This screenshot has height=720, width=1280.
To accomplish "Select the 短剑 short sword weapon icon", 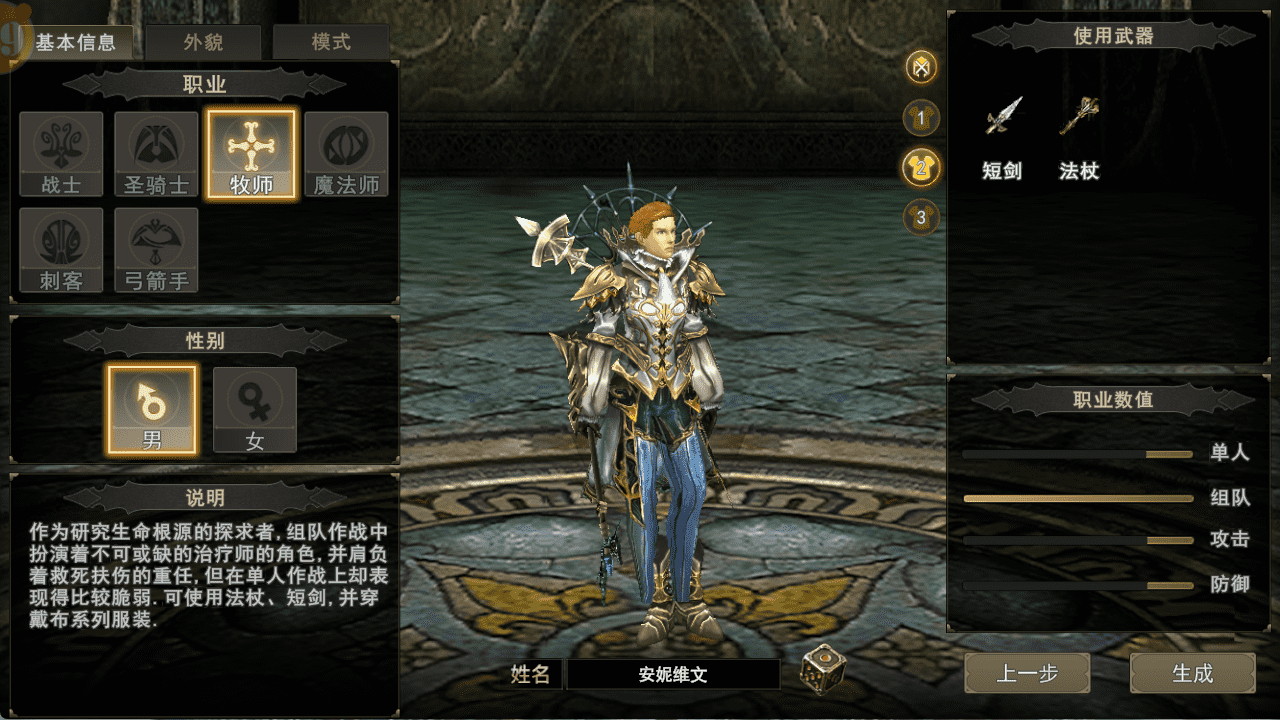I will pos(1002,117).
